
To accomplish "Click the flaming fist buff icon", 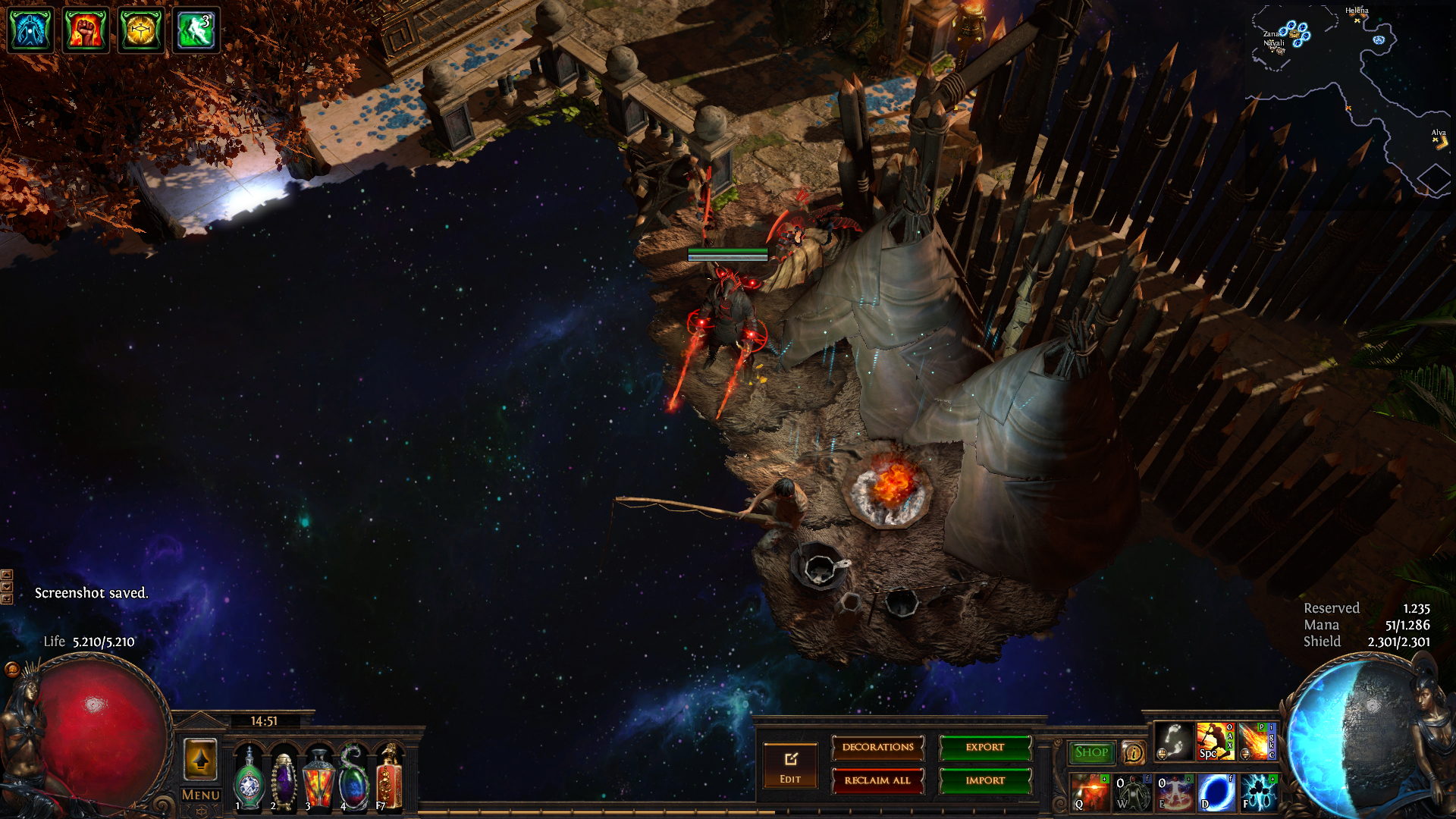I will 85,30.
